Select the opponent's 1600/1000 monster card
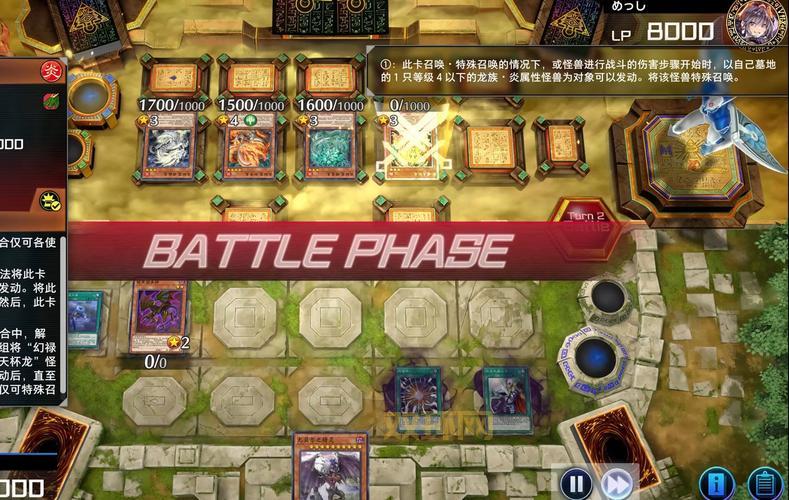 click(x=328, y=147)
